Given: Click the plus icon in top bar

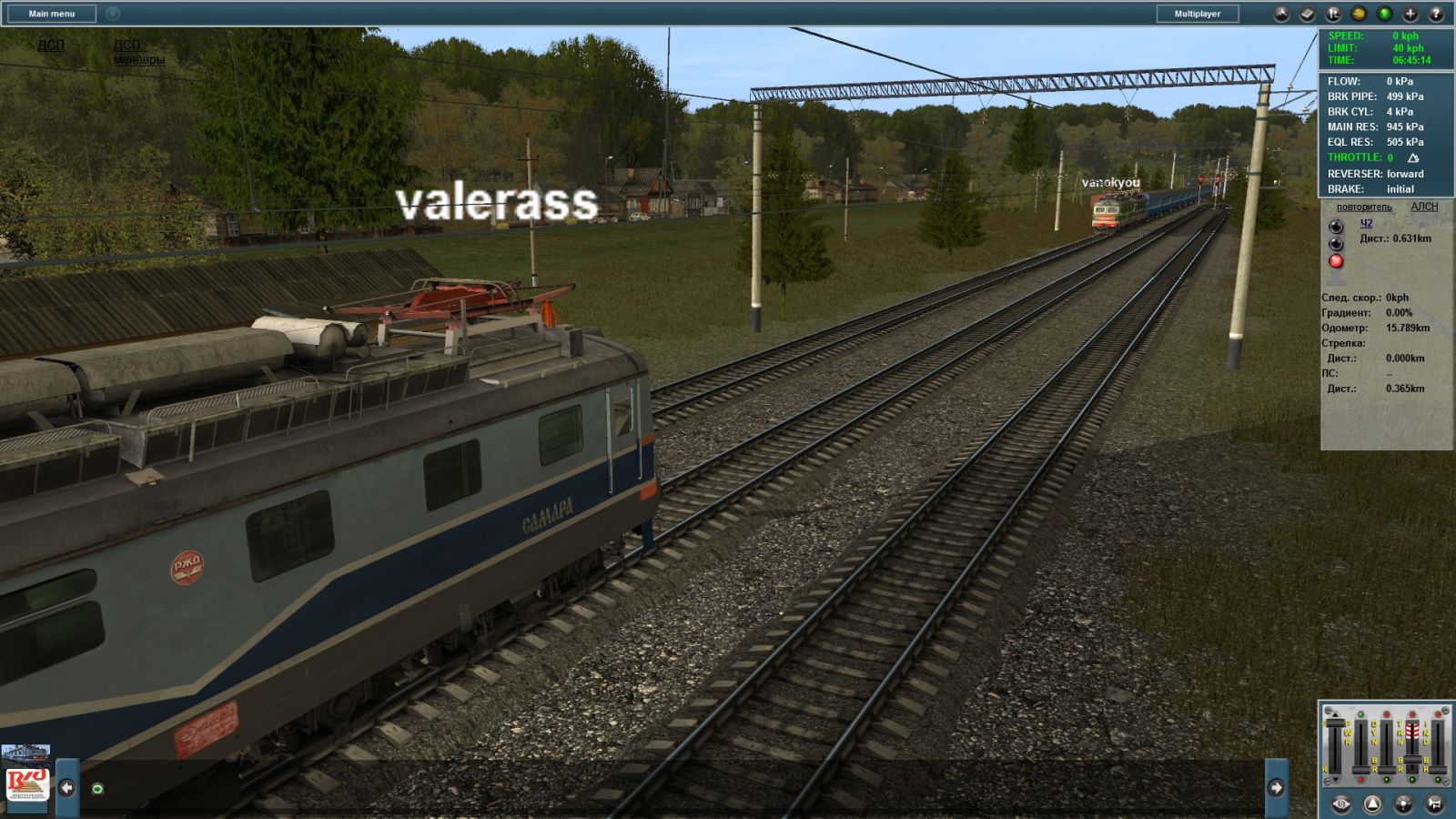Looking at the screenshot, I should coord(1410,14).
